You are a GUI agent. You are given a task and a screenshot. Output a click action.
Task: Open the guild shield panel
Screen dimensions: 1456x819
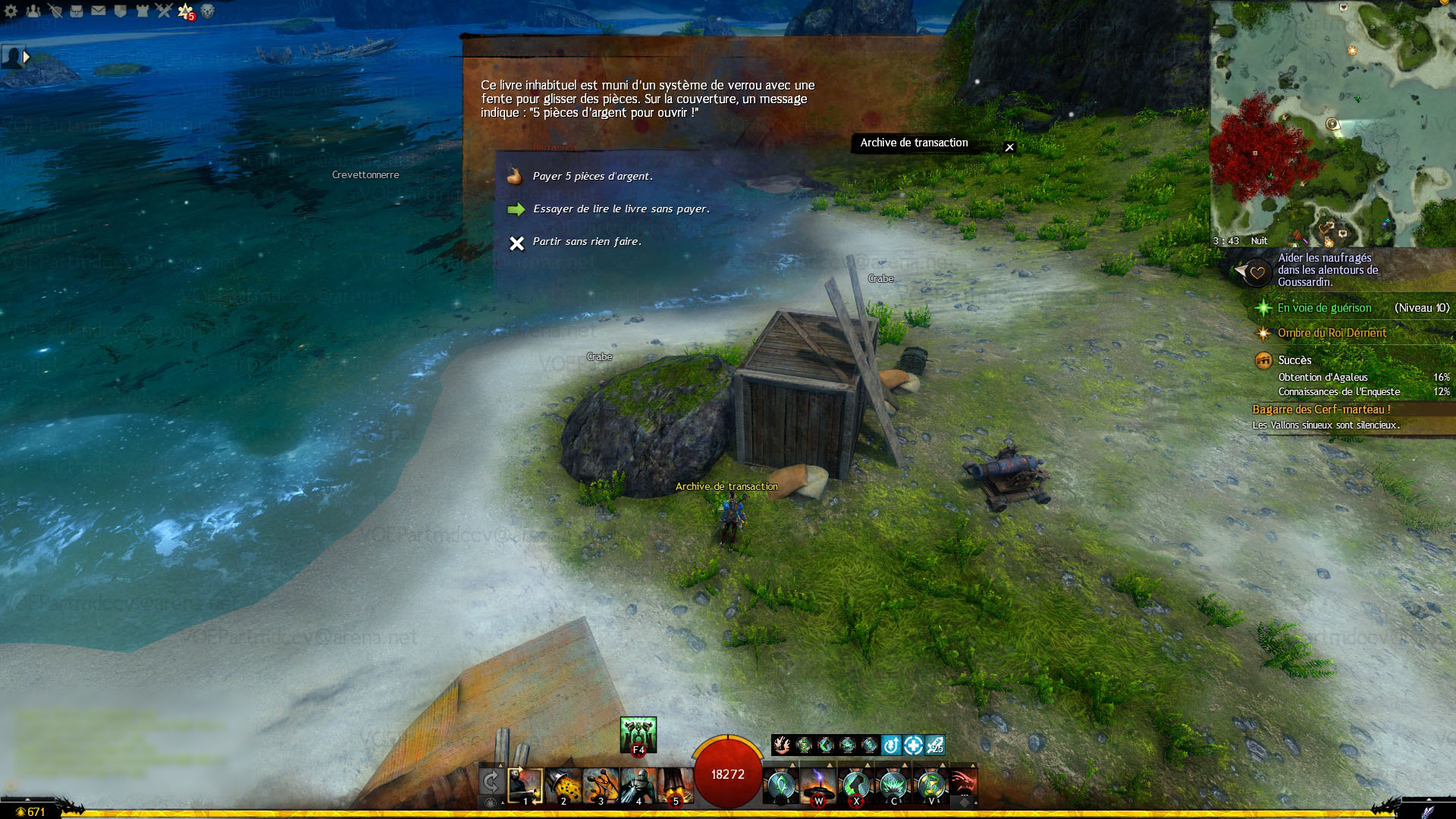pyautogui.click(x=120, y=11)
